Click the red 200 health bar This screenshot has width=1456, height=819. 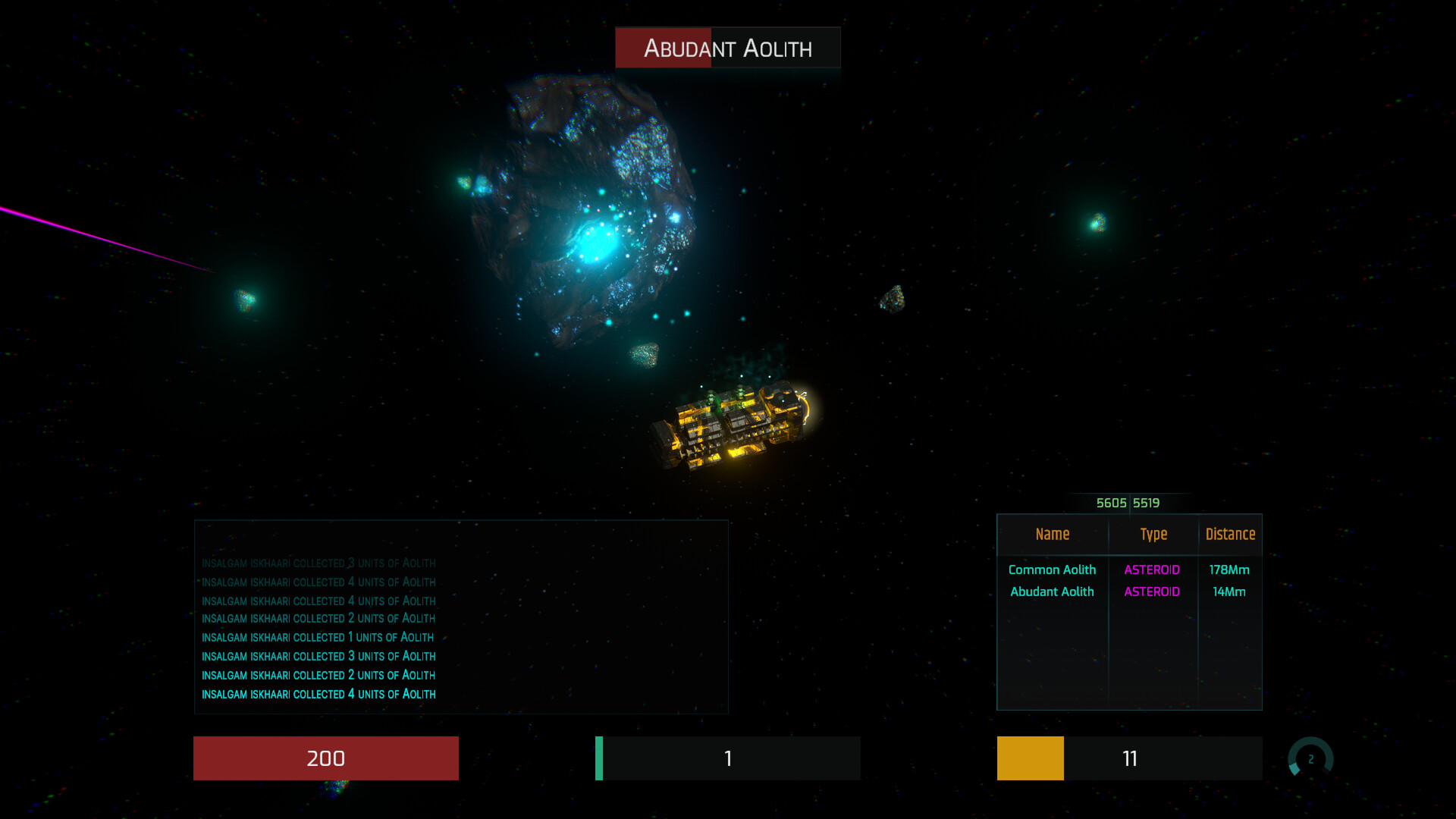tap(325, 758)
